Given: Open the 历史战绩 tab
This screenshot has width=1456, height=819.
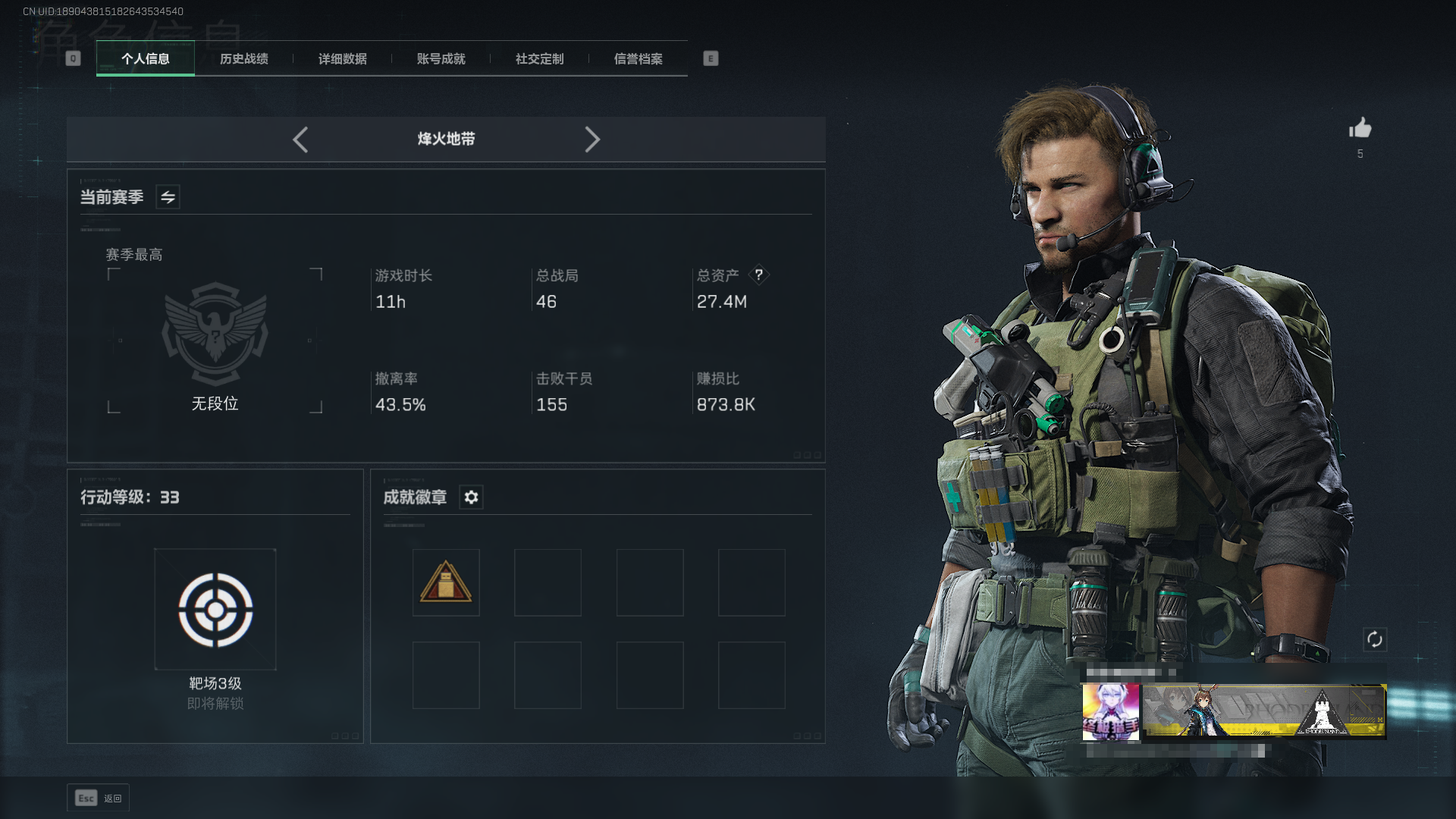Looking at the screenshot, I should tap(244, 58).
